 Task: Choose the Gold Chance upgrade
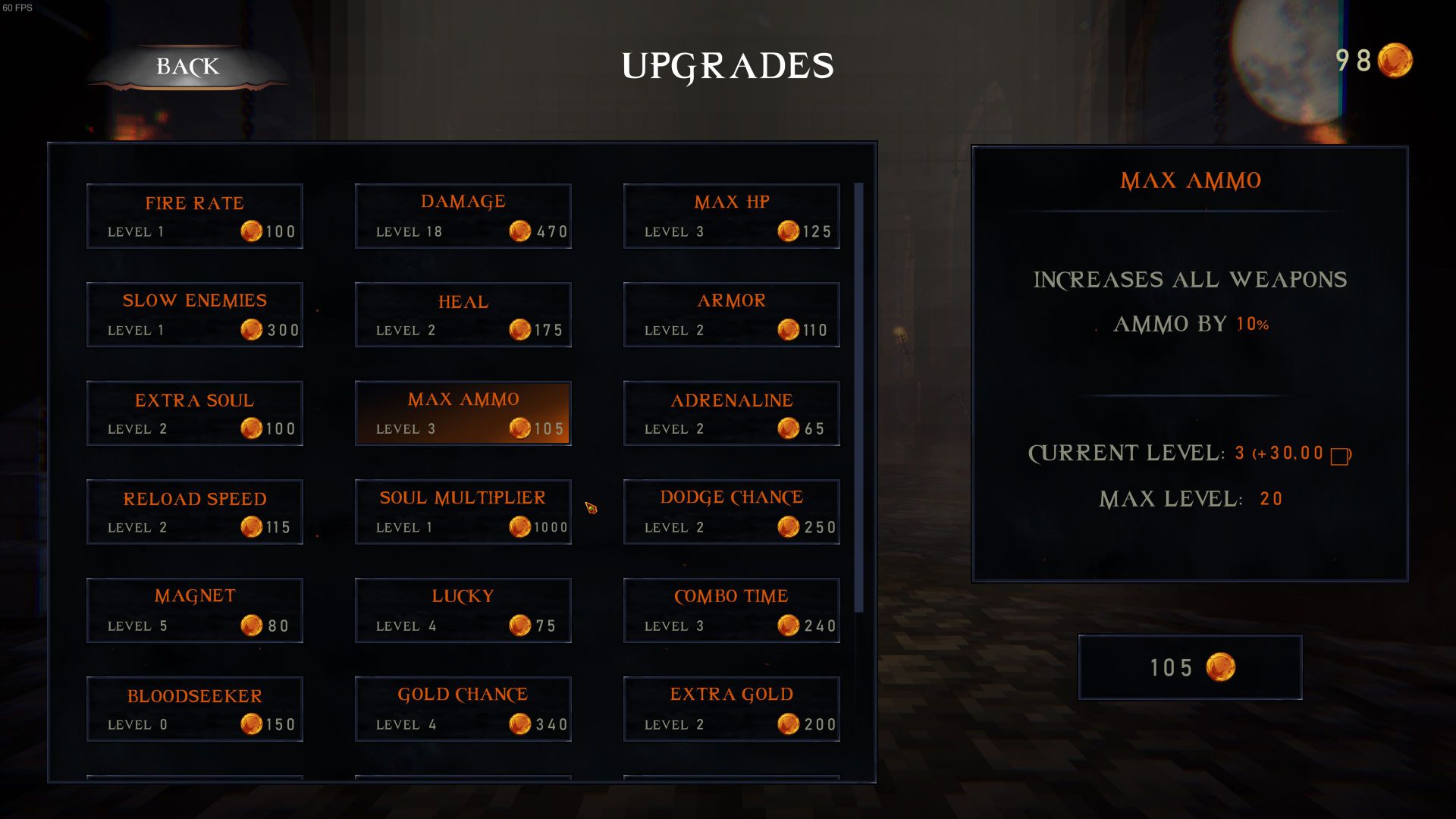(463, 709)
